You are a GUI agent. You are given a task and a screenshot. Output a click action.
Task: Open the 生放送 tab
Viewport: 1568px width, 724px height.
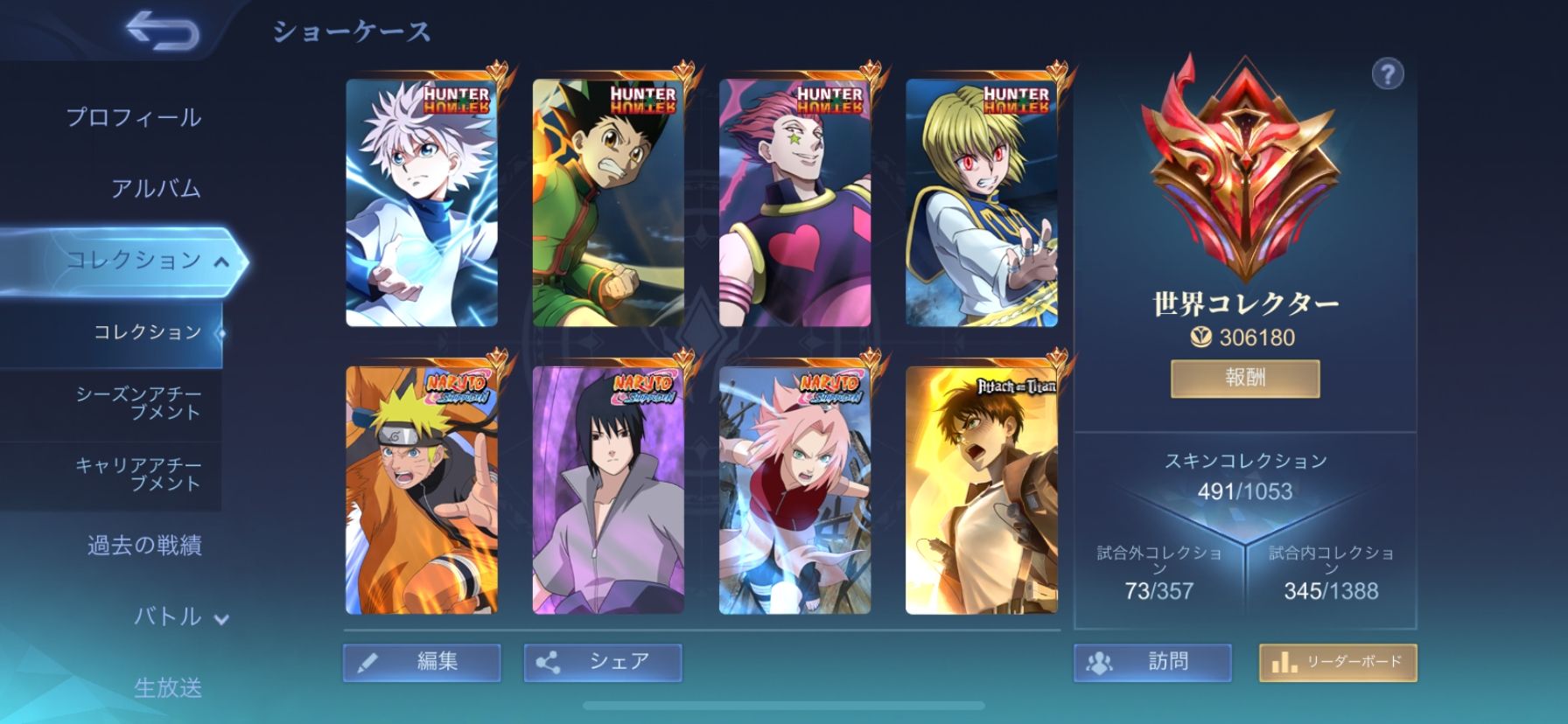click(167, 687)
